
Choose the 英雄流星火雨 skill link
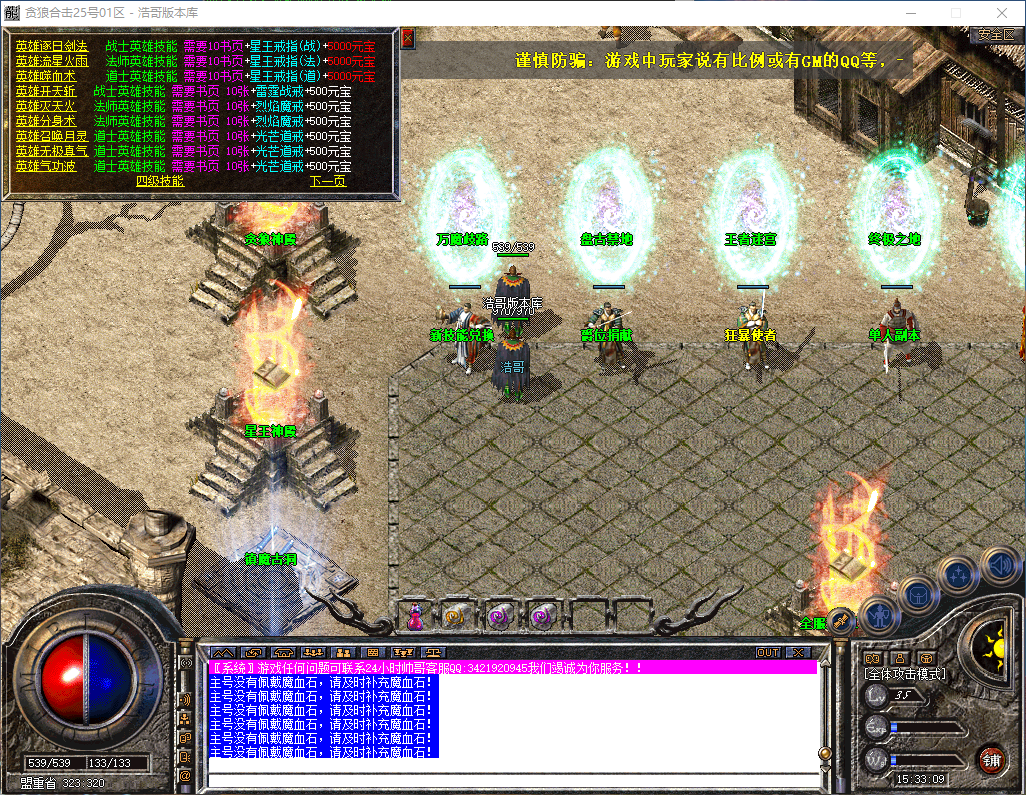[x=51, y=61]
